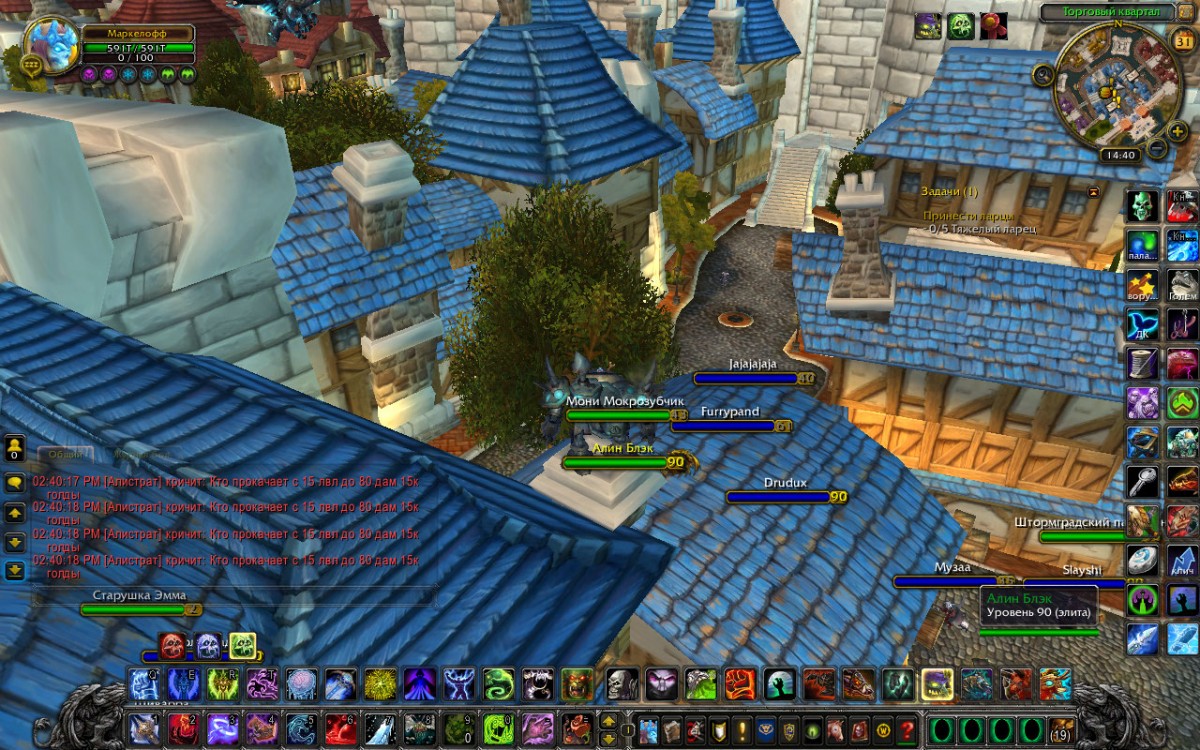Open the chat menu speech bubble button
The height and width of the screenshot is (750, 1200).
click(x=15, y=481)
